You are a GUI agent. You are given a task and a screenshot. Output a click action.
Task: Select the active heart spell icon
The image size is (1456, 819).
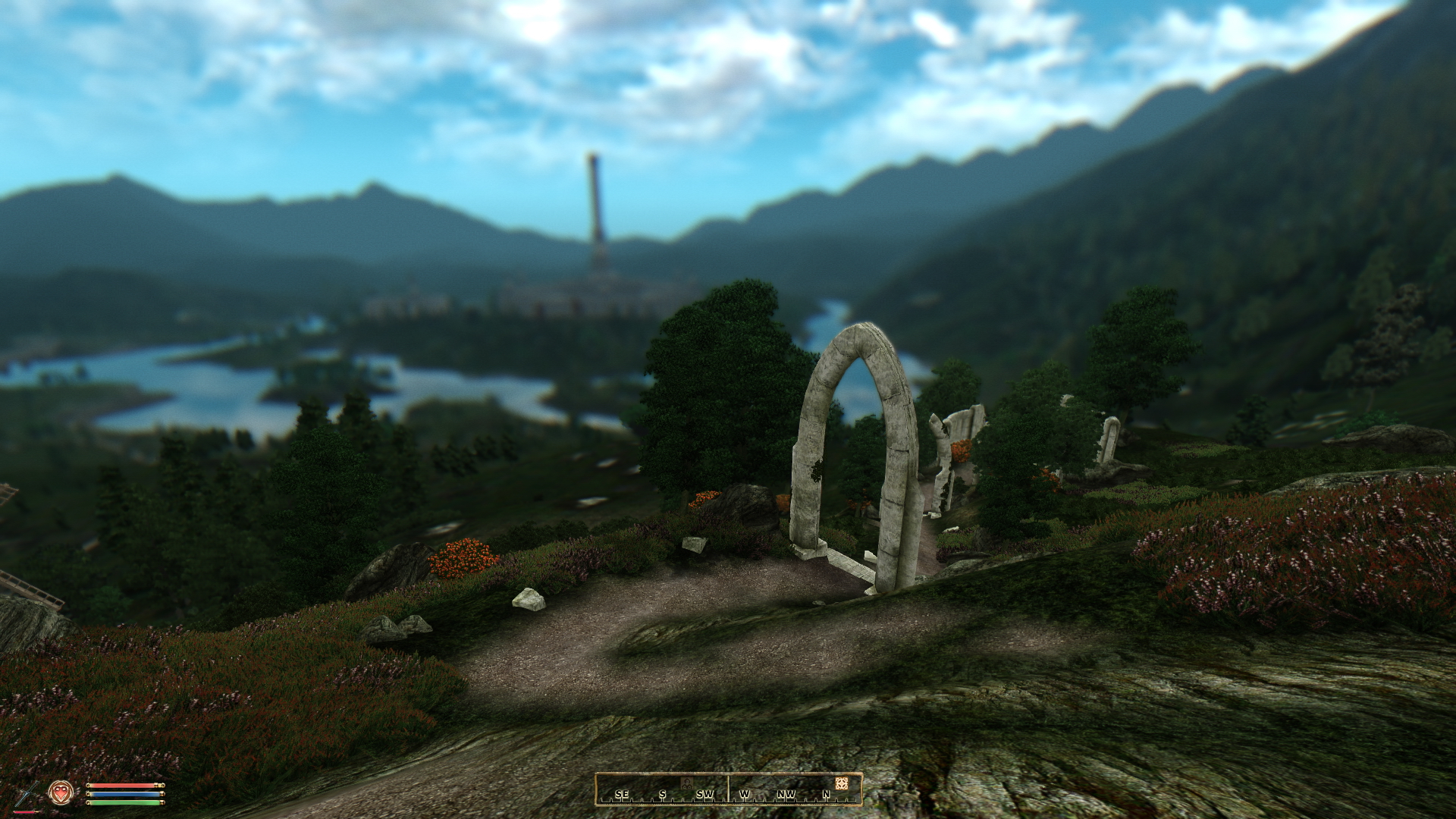(61, 793)
